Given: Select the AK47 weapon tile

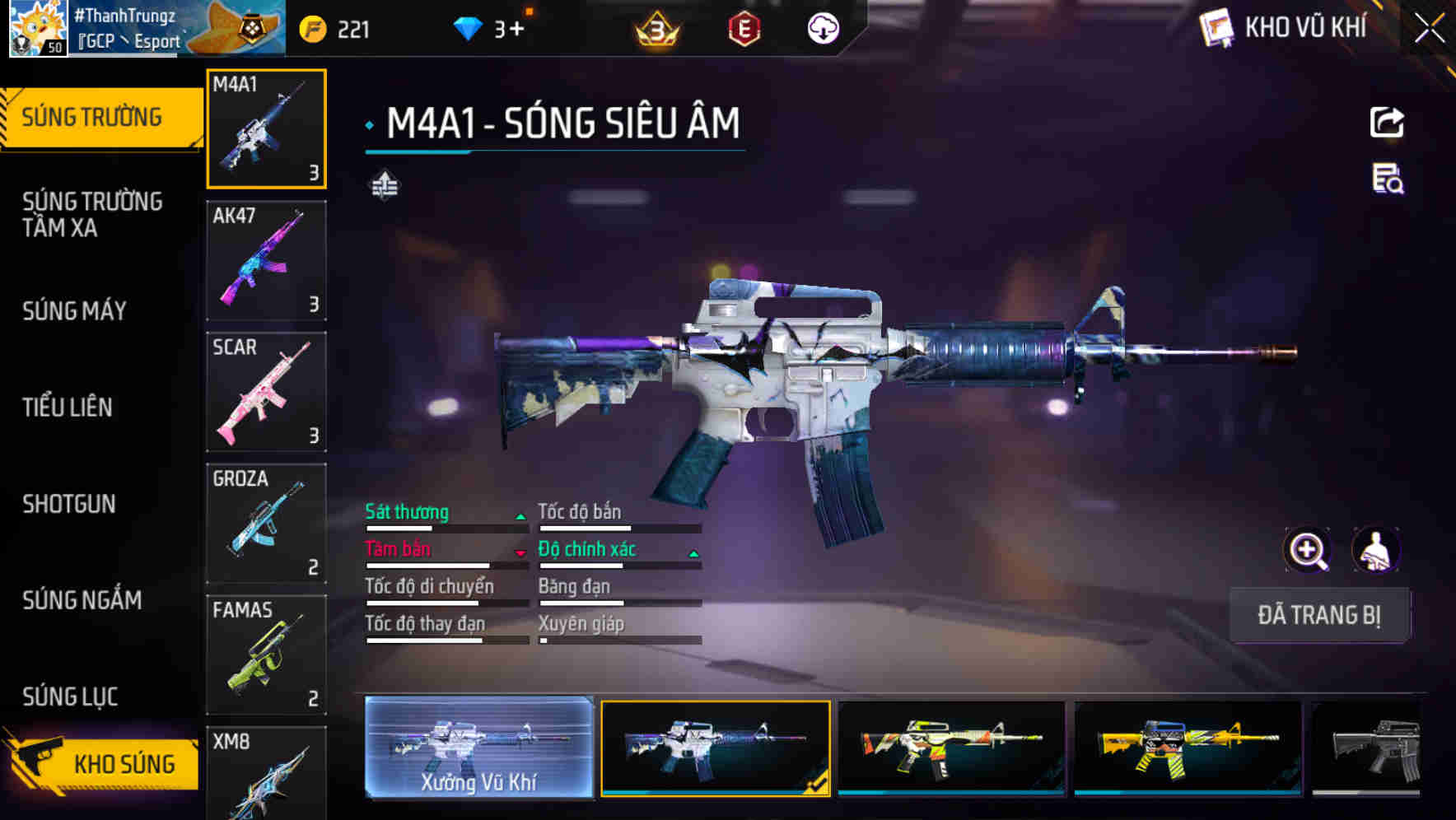Looking at the screenshot, I should tap(266, 260).
